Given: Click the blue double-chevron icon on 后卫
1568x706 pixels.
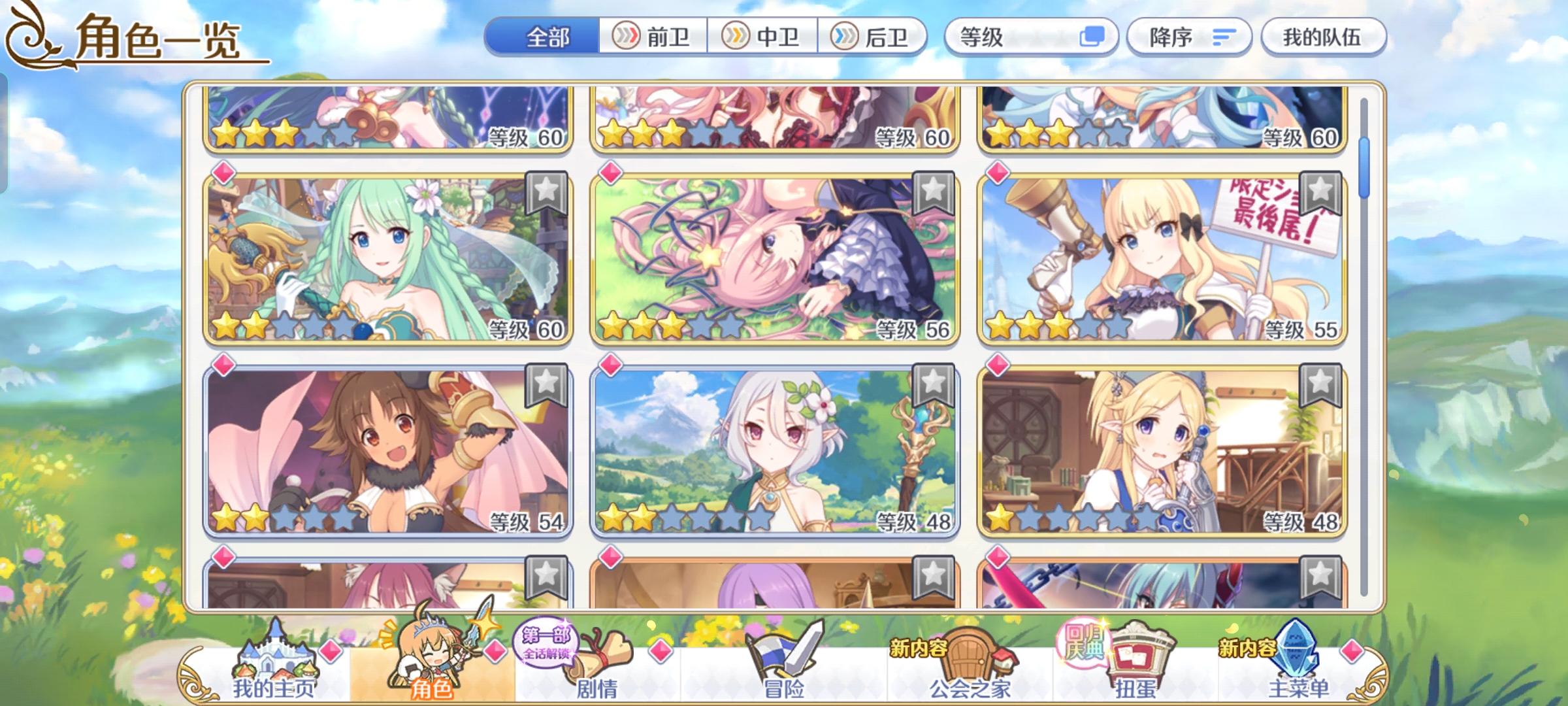Looking at the screenshot, I should click(844, 37).
